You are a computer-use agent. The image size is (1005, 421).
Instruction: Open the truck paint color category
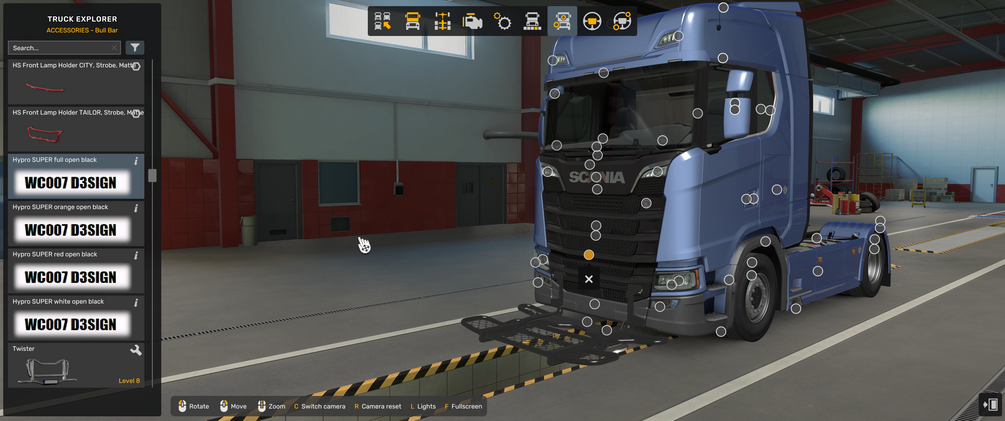533,21
